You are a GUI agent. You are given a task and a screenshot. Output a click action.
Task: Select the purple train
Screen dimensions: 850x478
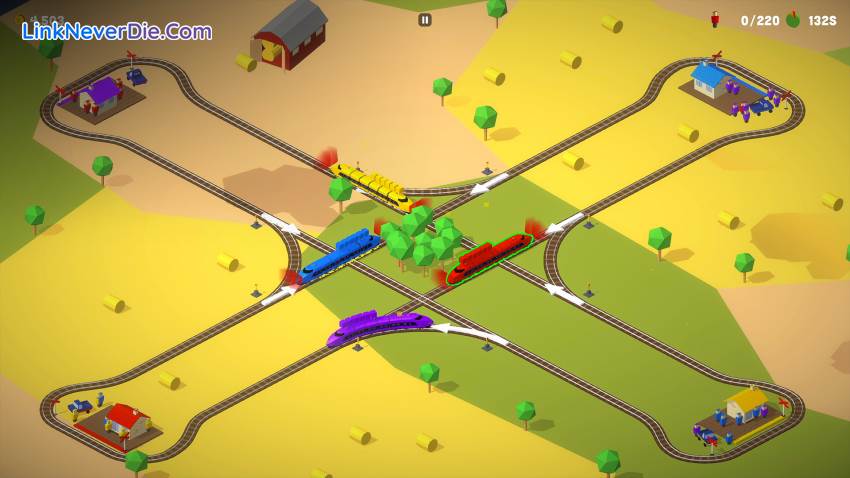coord(380,326)
